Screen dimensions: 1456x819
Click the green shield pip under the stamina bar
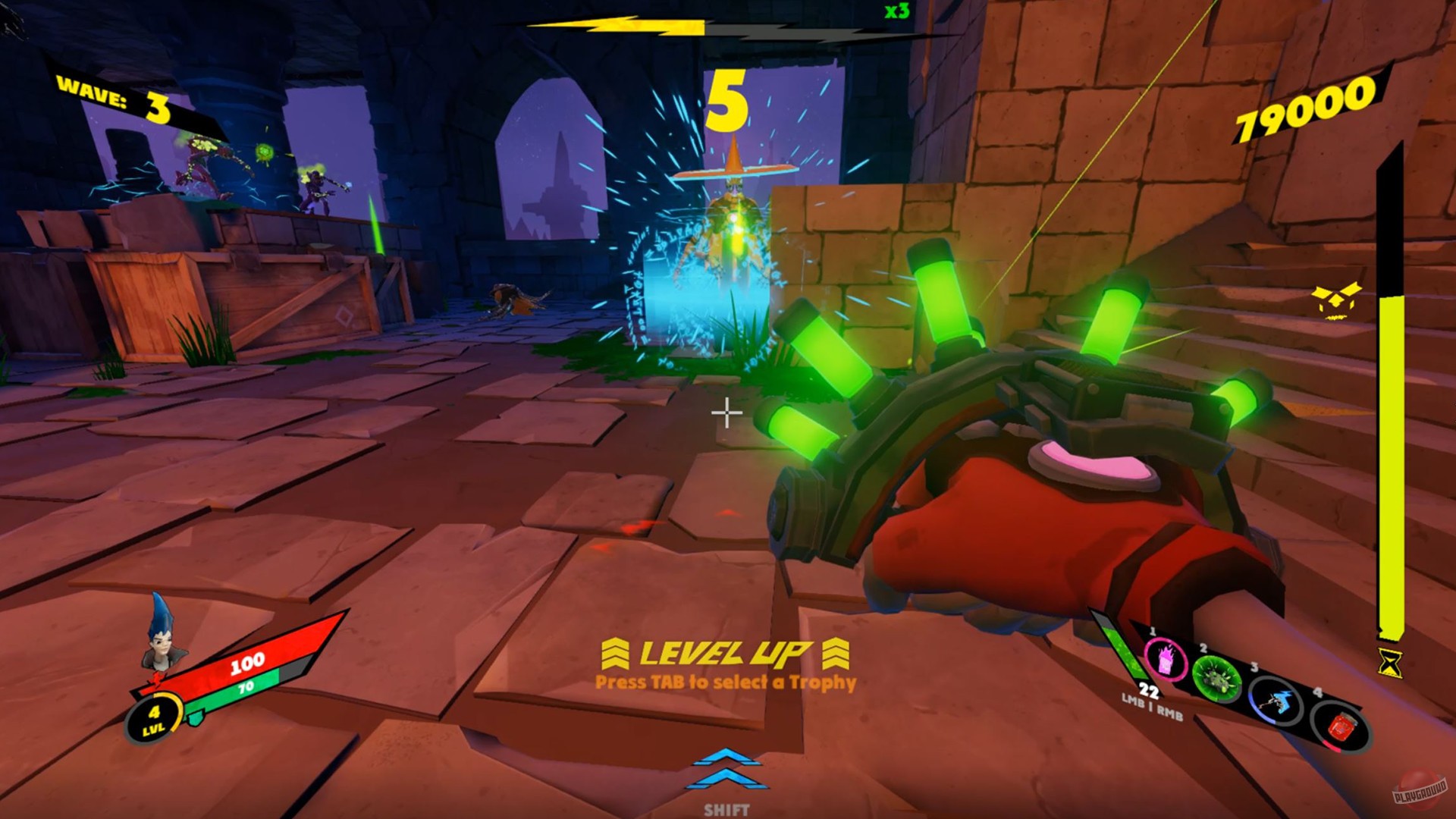(x=195, y=717)
